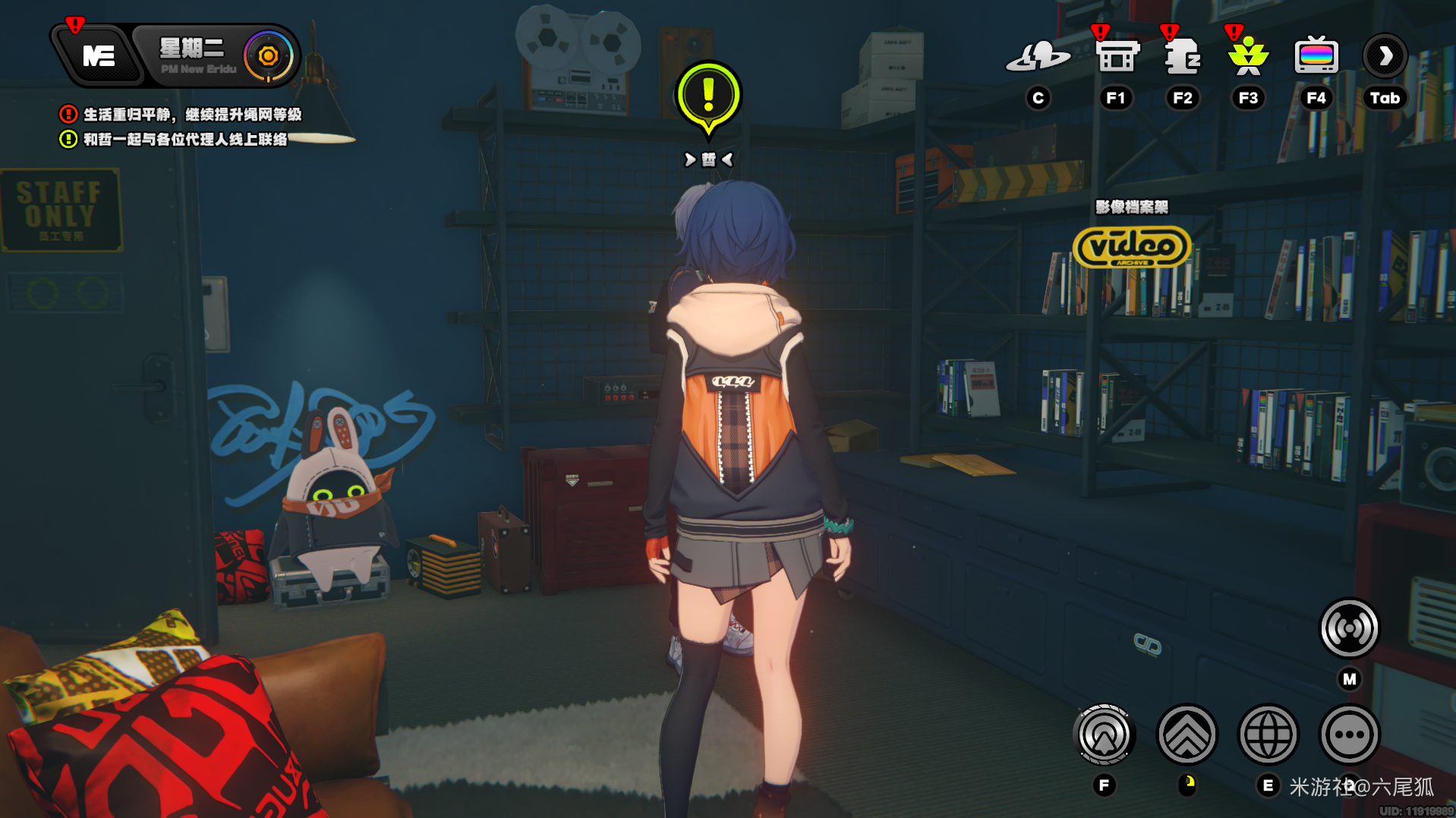Click the time-of-day dial icon
This screenshot has width=1456, height=818.
pyautogui.click(x=268, y=55)
